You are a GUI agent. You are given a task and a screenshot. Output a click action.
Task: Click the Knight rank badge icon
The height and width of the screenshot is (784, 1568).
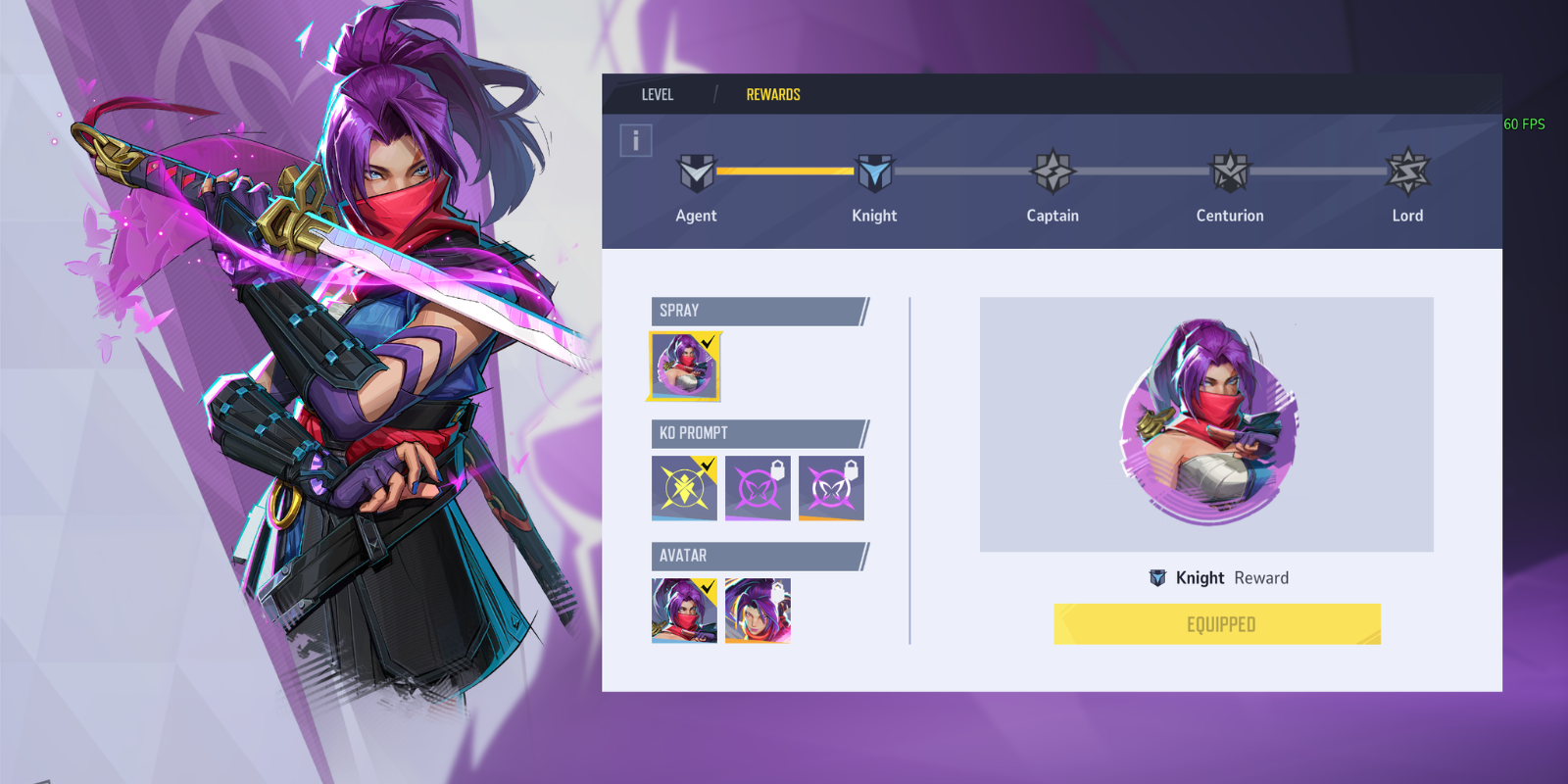coord(874,170)
